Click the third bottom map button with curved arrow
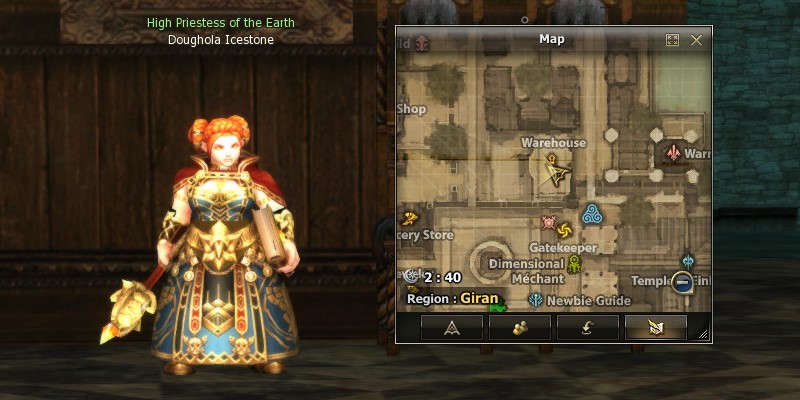 pos(587,327)
